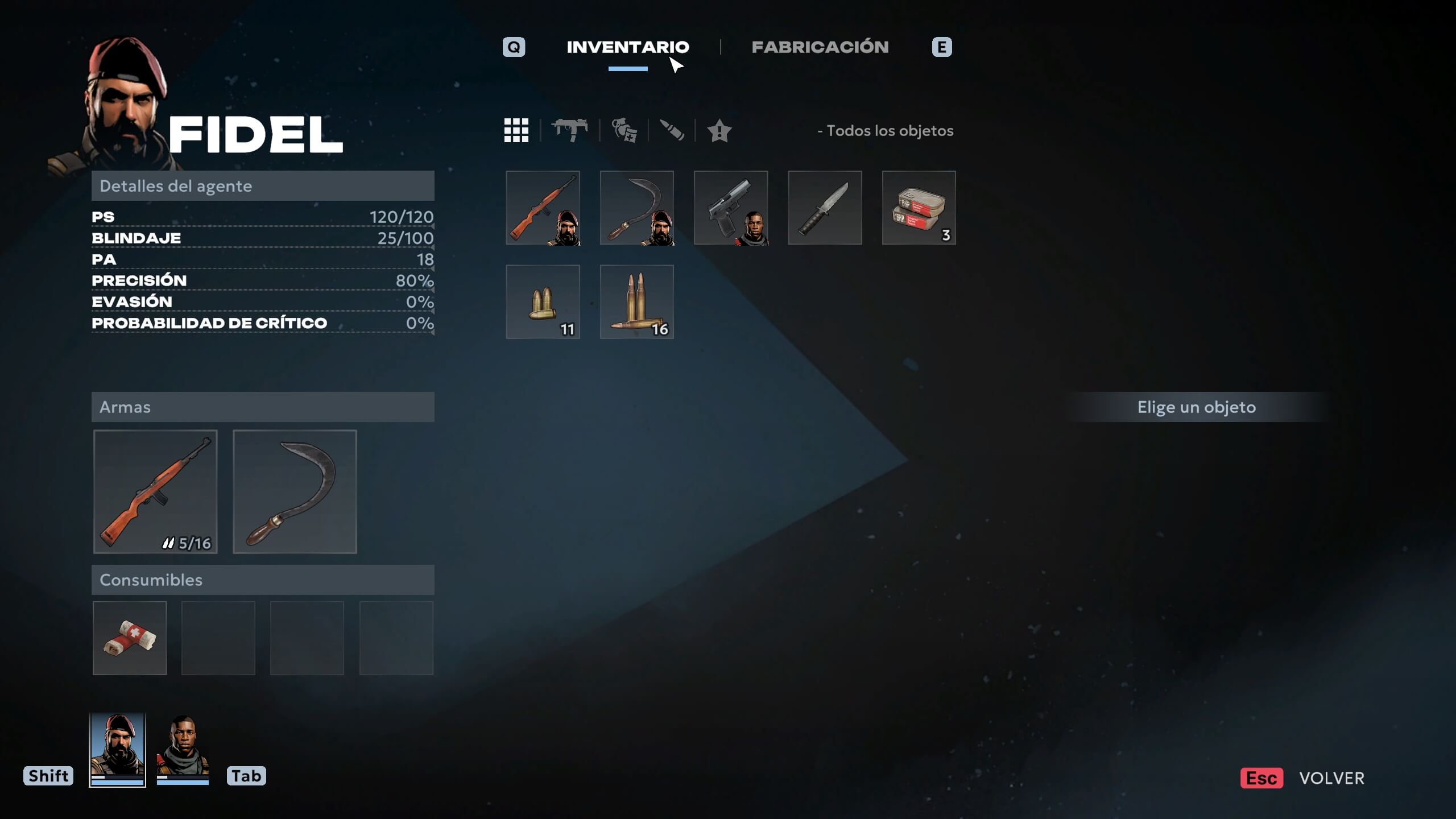Viewport: 1456px width, 819px height.
Task: Click the Tab key label to cycle agents
Action: coord(247,775)
